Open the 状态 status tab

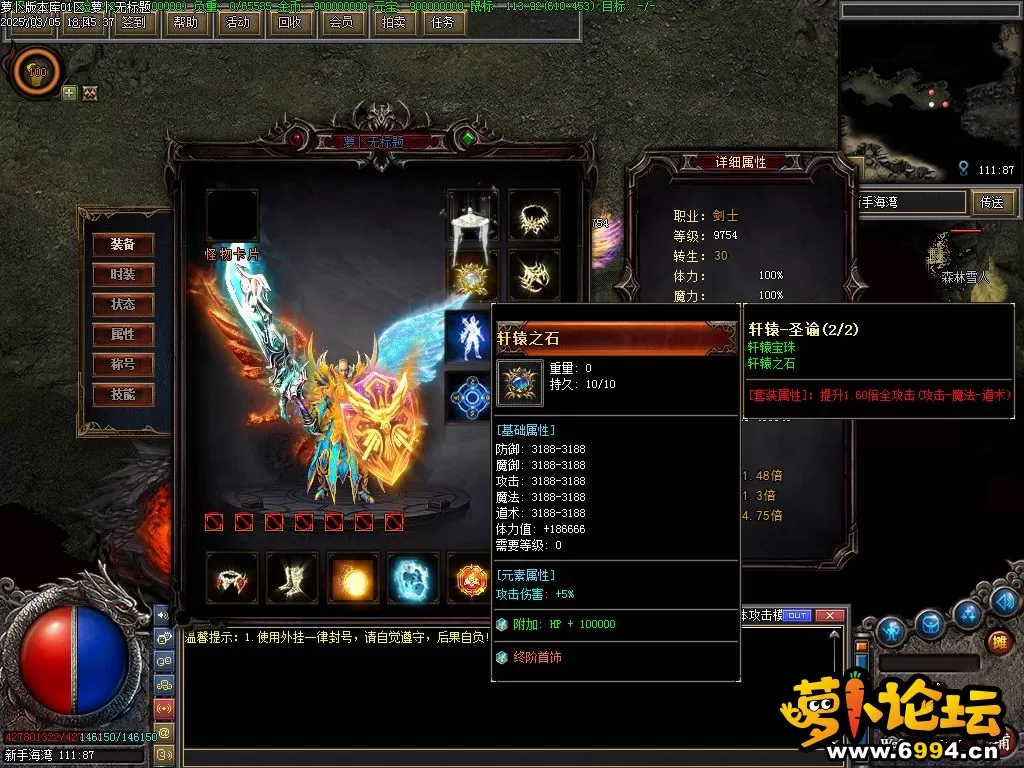(x=123, y=304)
